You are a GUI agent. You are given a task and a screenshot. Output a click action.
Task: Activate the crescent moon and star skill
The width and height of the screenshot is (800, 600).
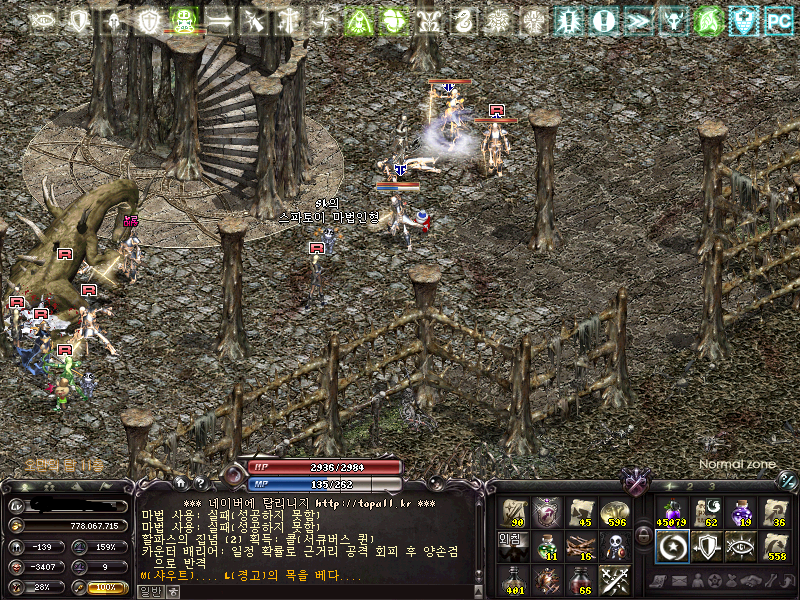671,546
